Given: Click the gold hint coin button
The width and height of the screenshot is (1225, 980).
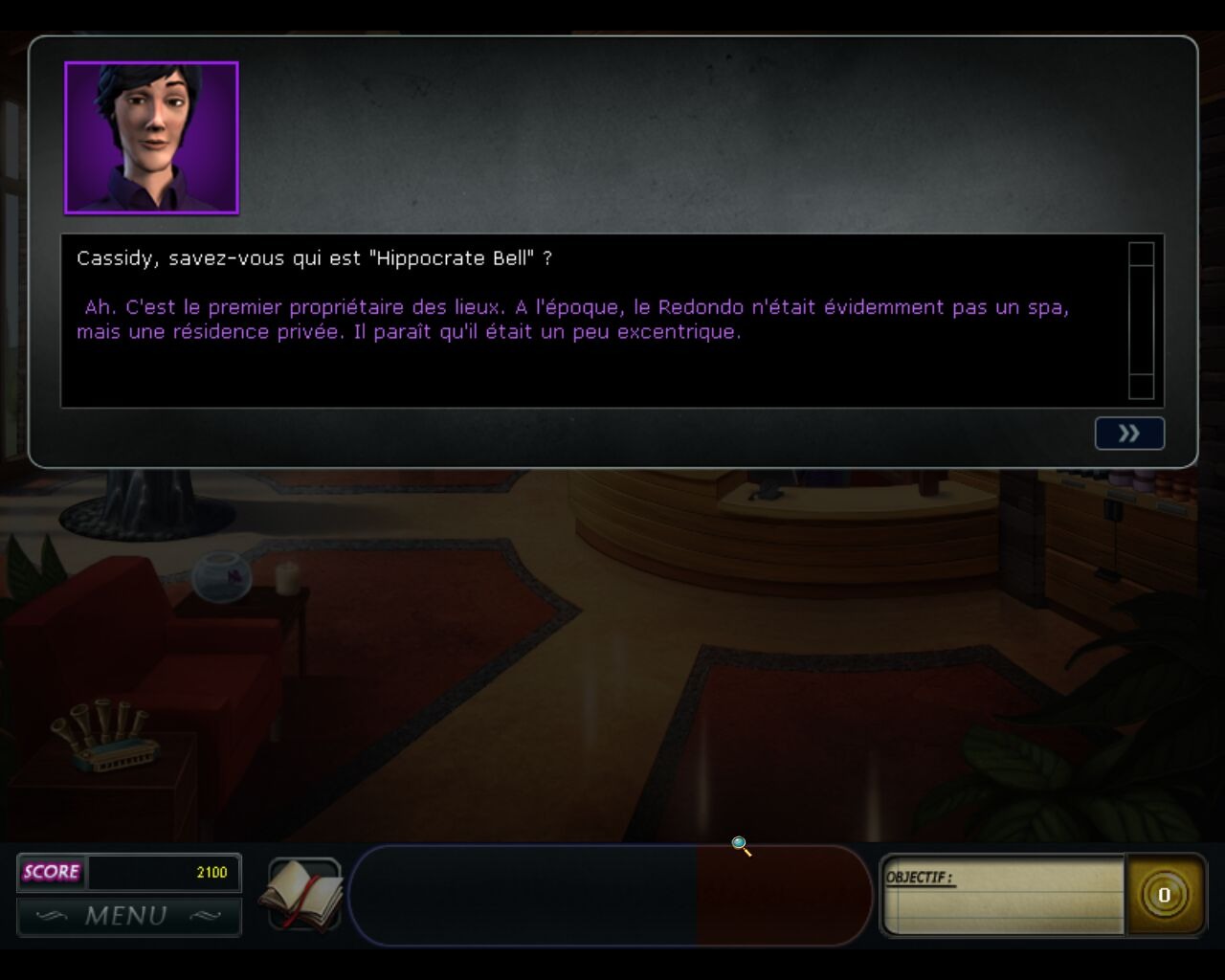Looking at the screenshot, I should point(1164,895).
